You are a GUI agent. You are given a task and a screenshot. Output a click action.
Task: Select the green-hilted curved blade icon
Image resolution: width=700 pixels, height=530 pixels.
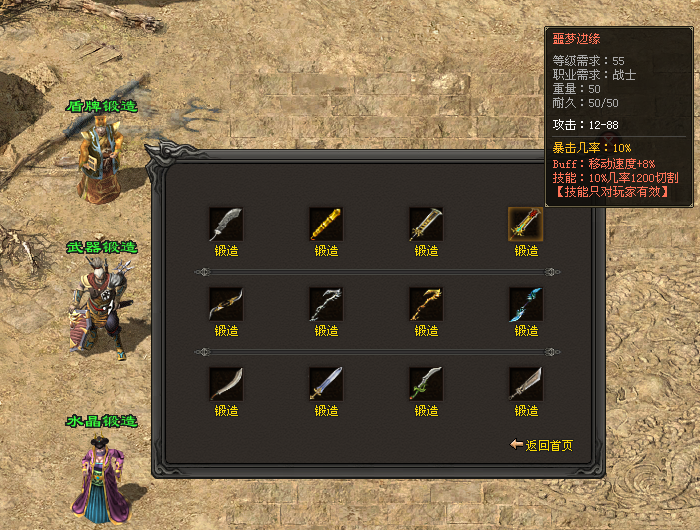(x=426, y=384)
